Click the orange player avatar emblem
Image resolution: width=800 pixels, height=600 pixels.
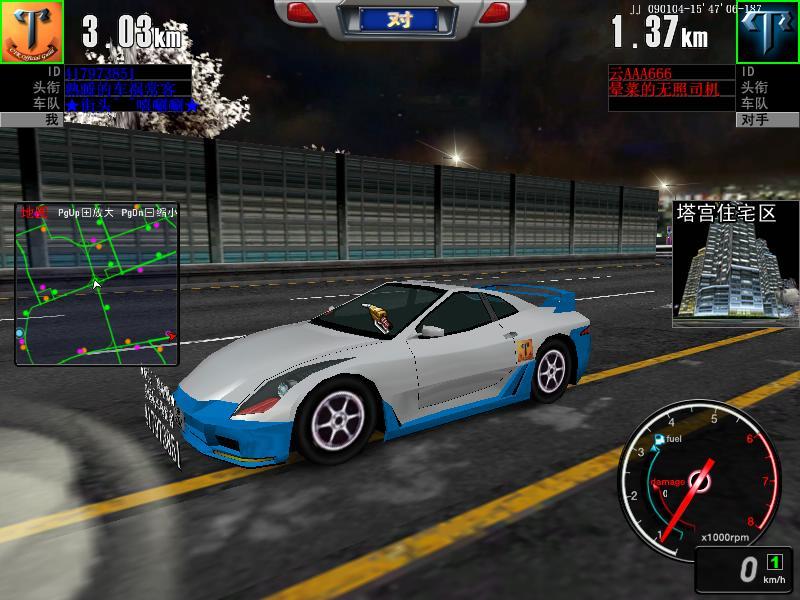click(x=31, y=32)
